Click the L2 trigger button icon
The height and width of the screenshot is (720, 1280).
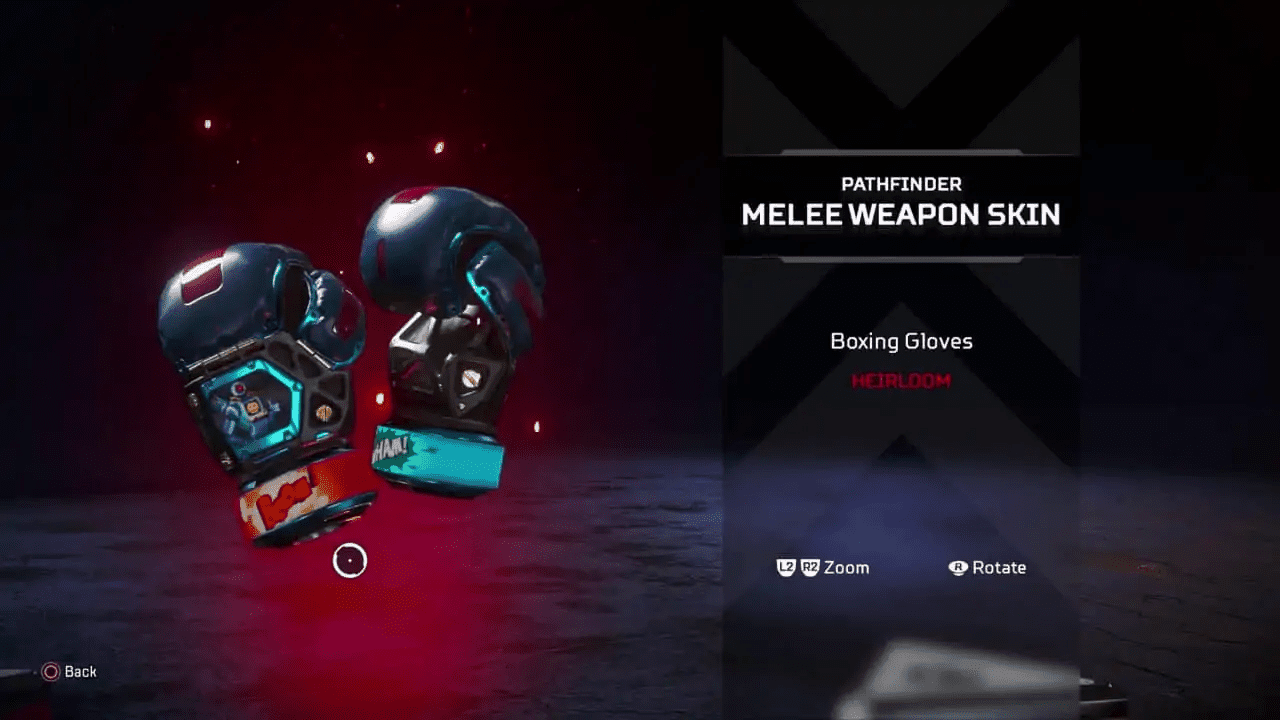click(x=785, y=566)
